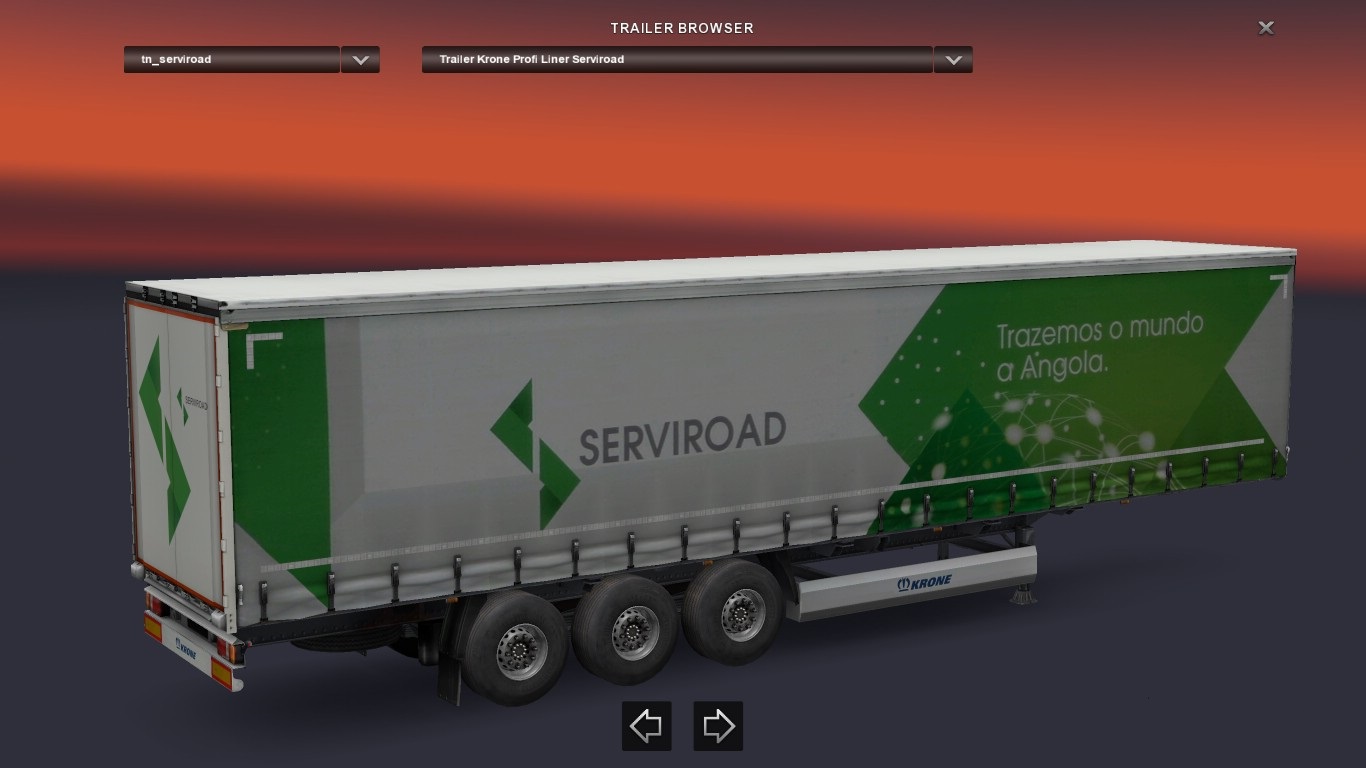Expand the tn_serviroad dropdown arrow
Image resolution: width=1366 pixels, height=768 pixels.
pos(360,60)
